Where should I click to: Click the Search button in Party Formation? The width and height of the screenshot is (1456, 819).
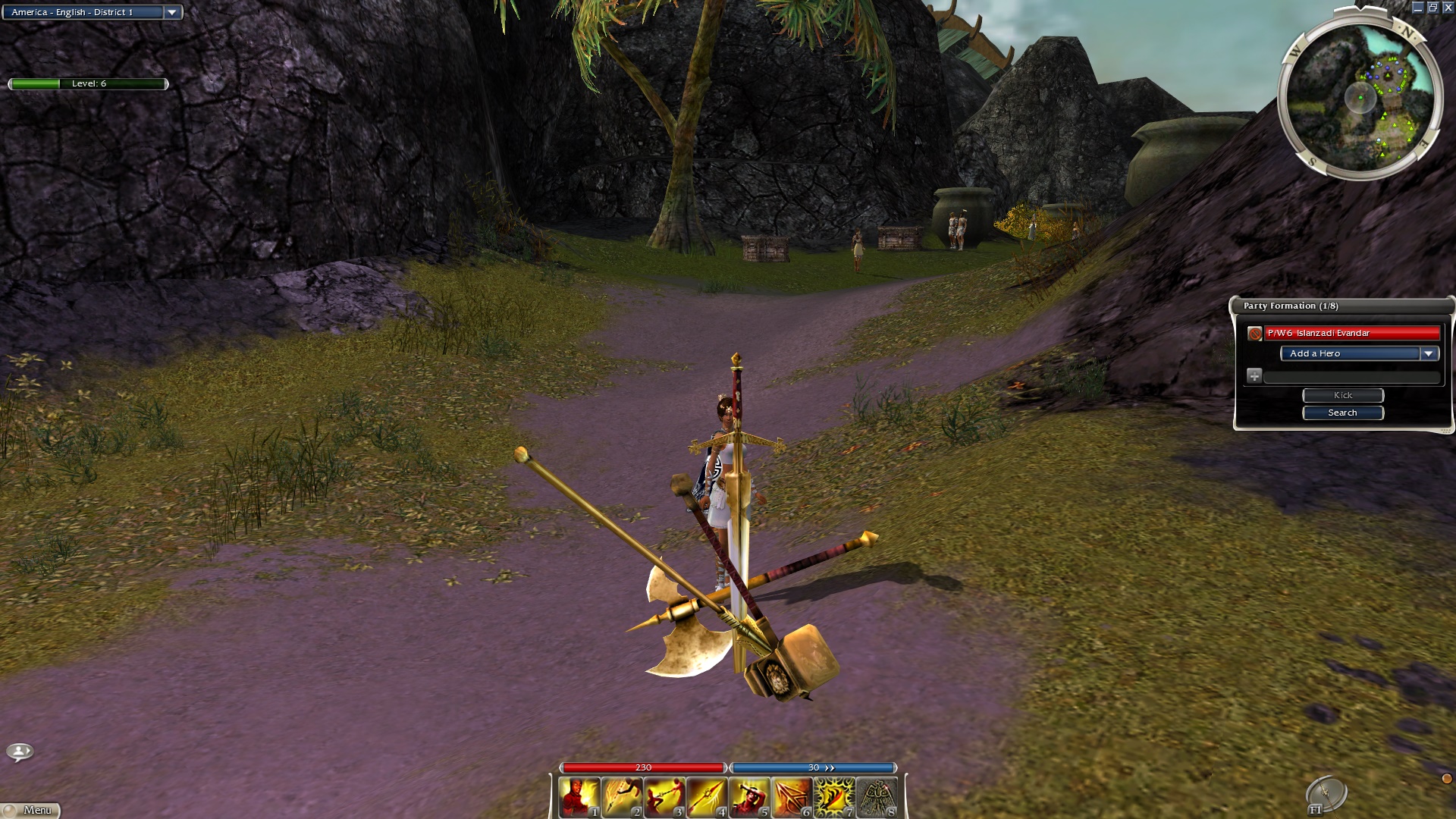pos(1342,413)
